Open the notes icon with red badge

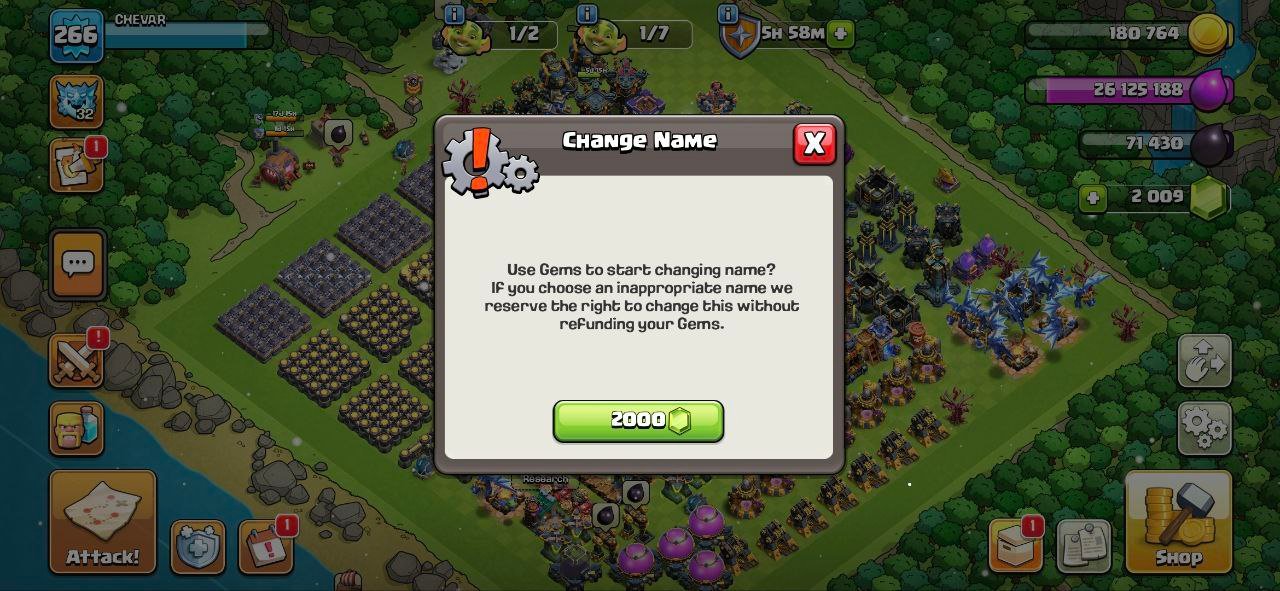[x=76, y=166]
